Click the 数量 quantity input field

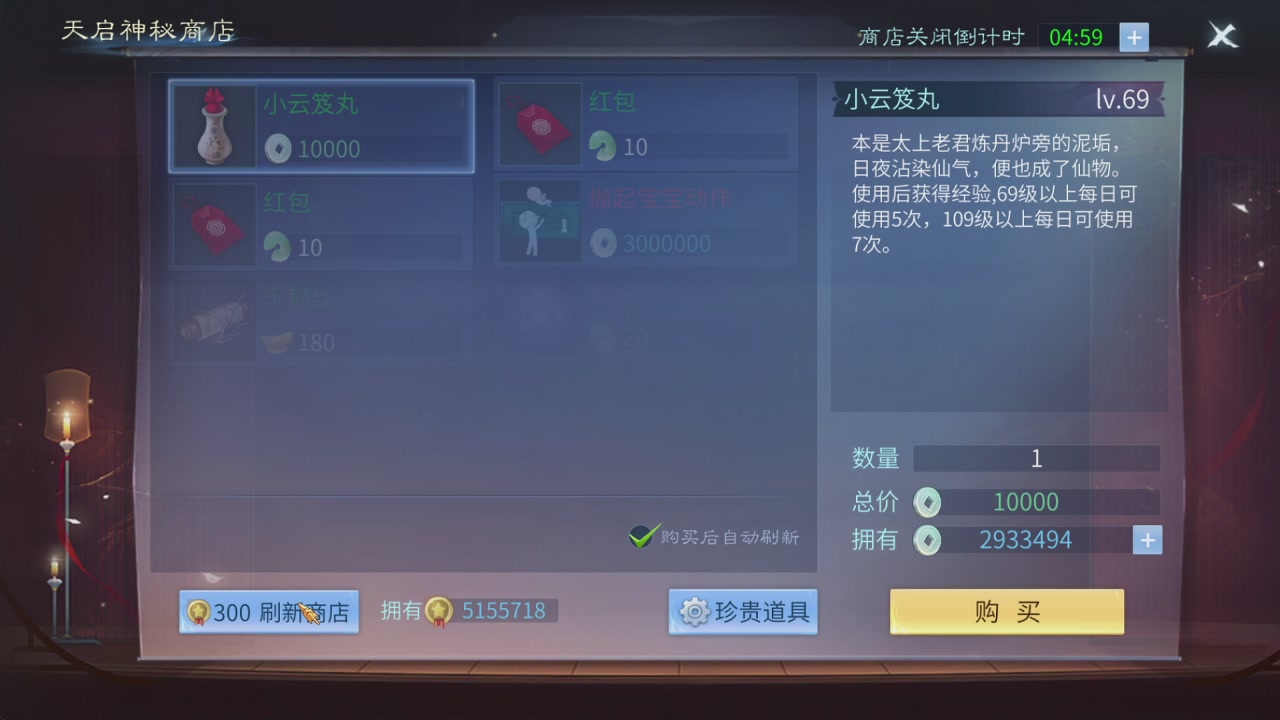[x=1036, y=458]
